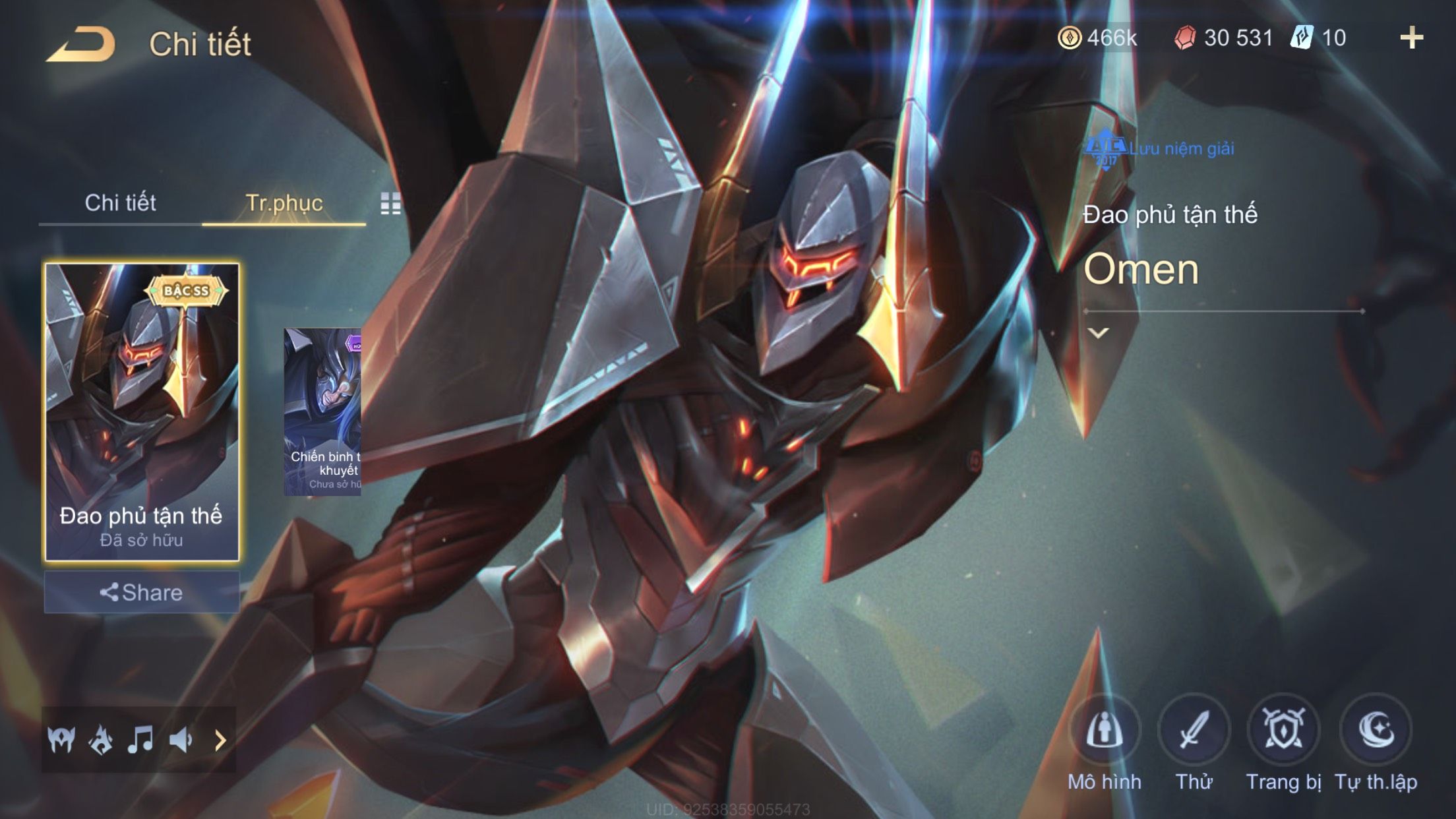Switch to the Chi tiết tab
1456x819 pixels.
(120, 203)
